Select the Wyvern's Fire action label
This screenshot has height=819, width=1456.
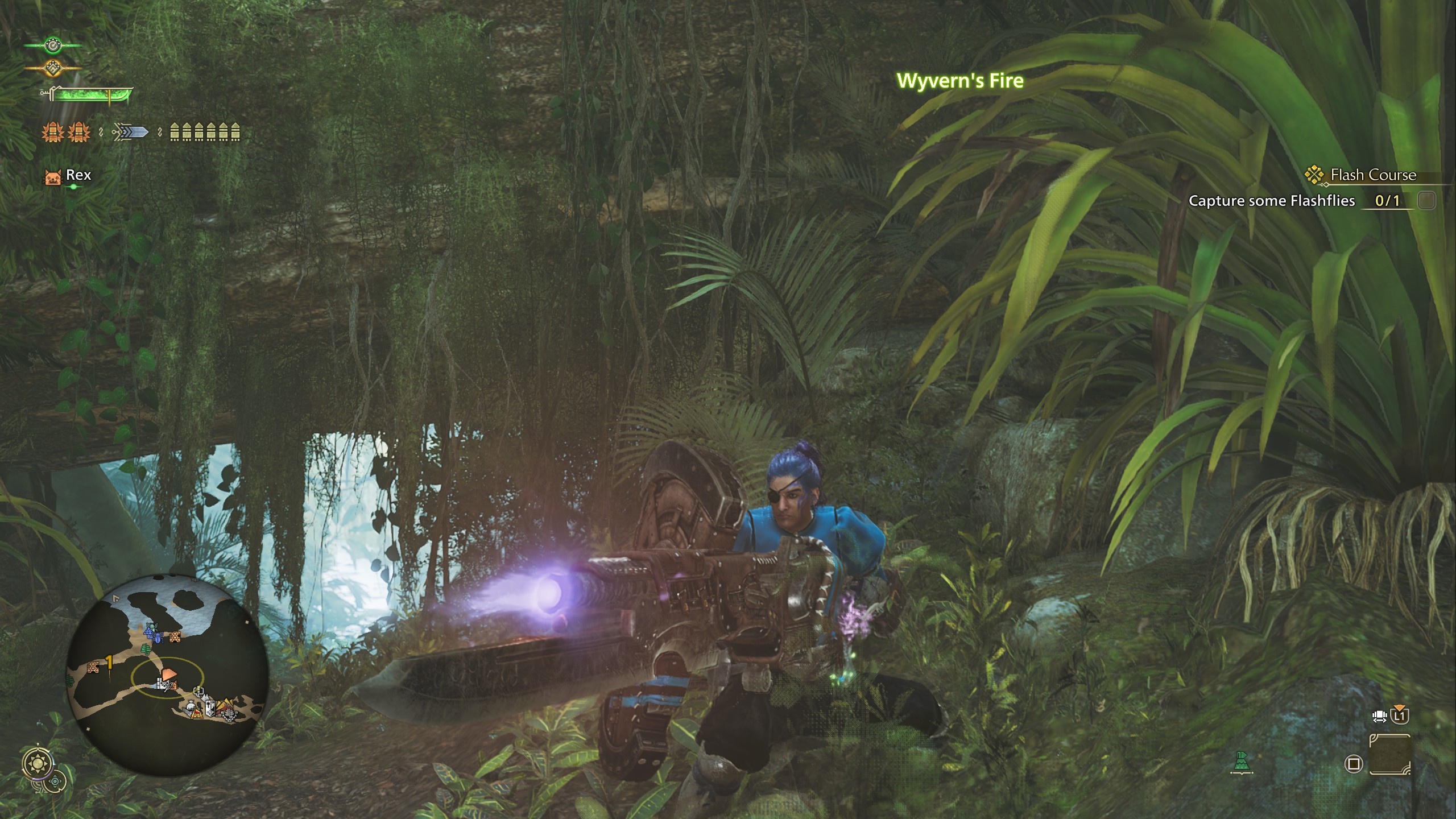[x=960, y=81]
